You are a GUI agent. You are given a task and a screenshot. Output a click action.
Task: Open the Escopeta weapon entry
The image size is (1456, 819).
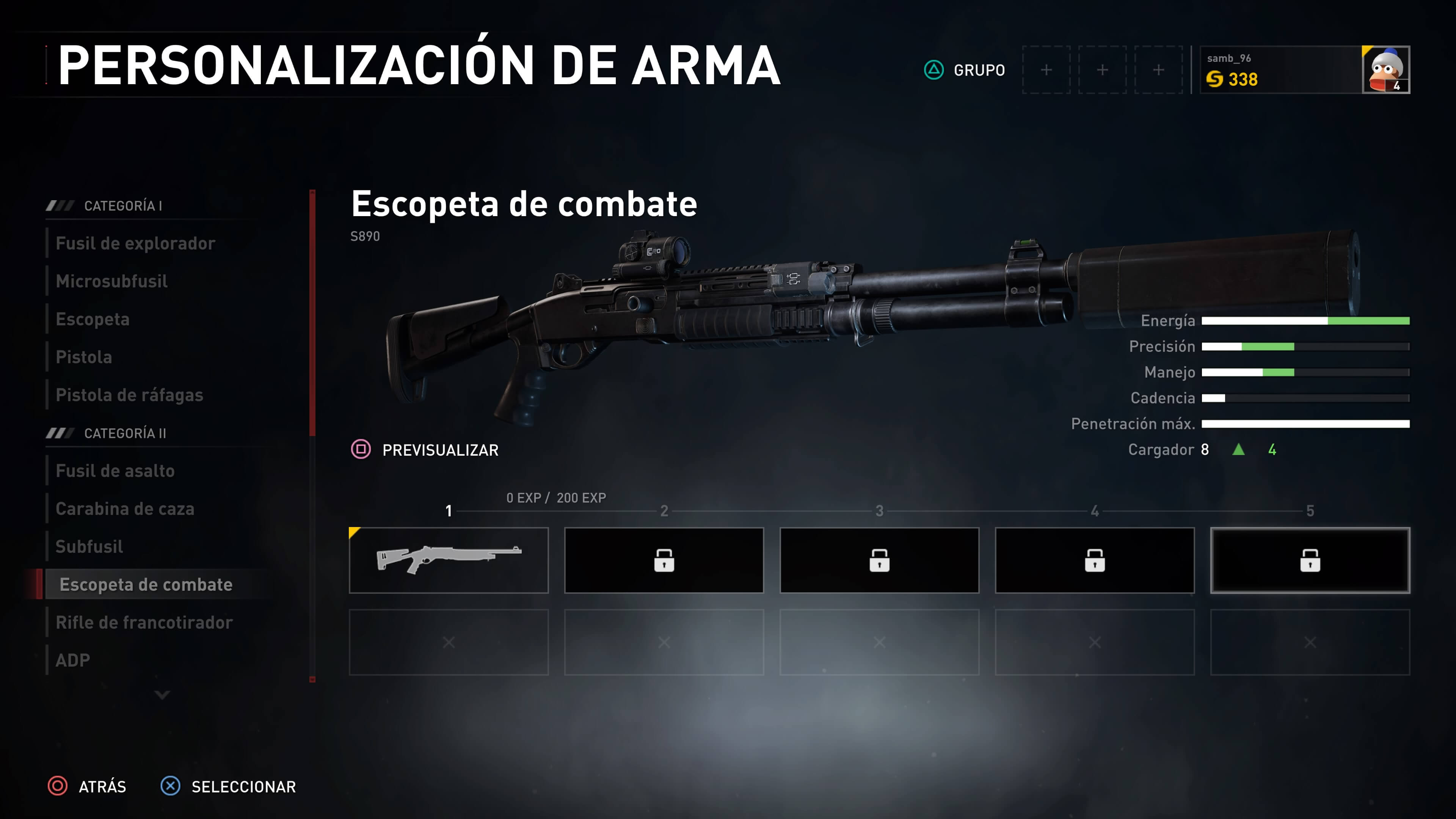click(93, 319)
